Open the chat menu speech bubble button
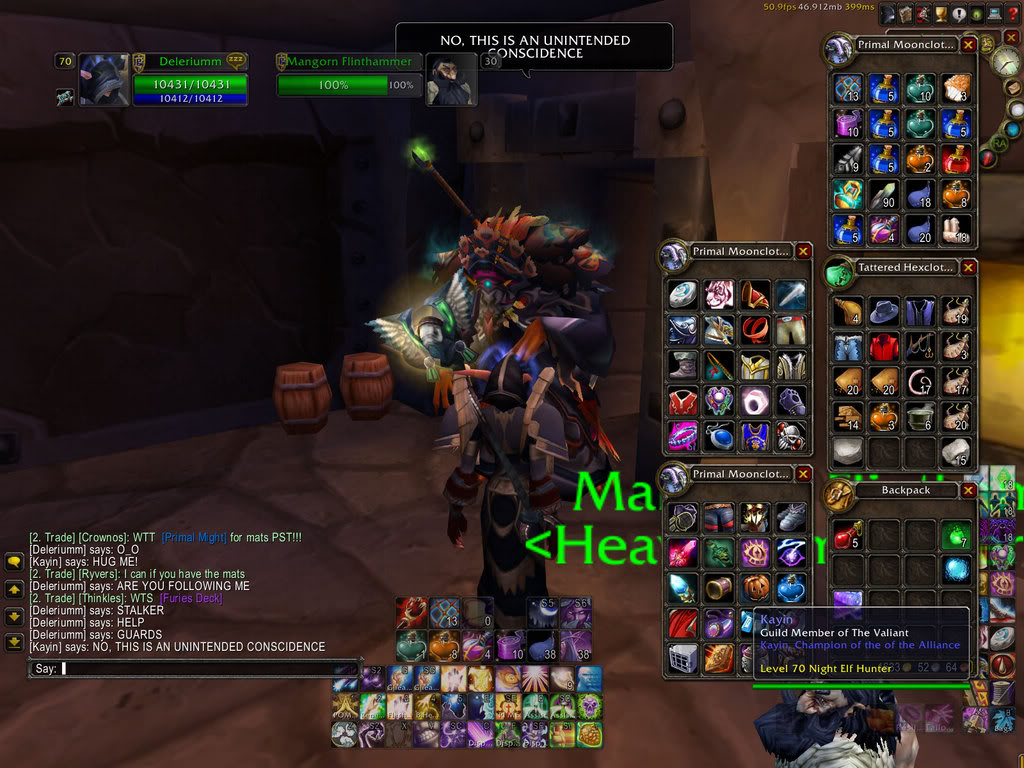 tap(15, 563)
